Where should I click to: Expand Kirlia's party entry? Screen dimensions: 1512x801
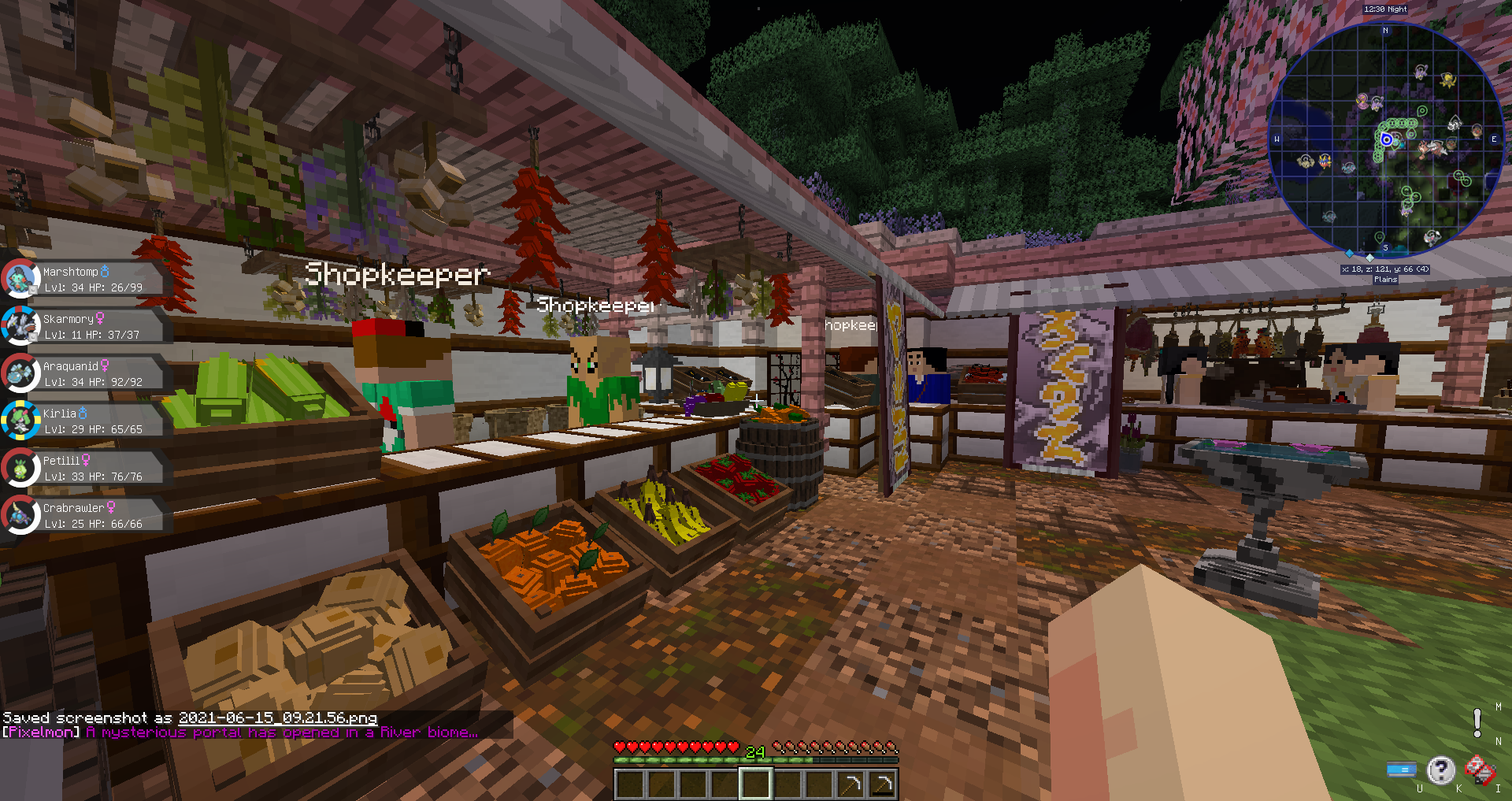(94, 421)
